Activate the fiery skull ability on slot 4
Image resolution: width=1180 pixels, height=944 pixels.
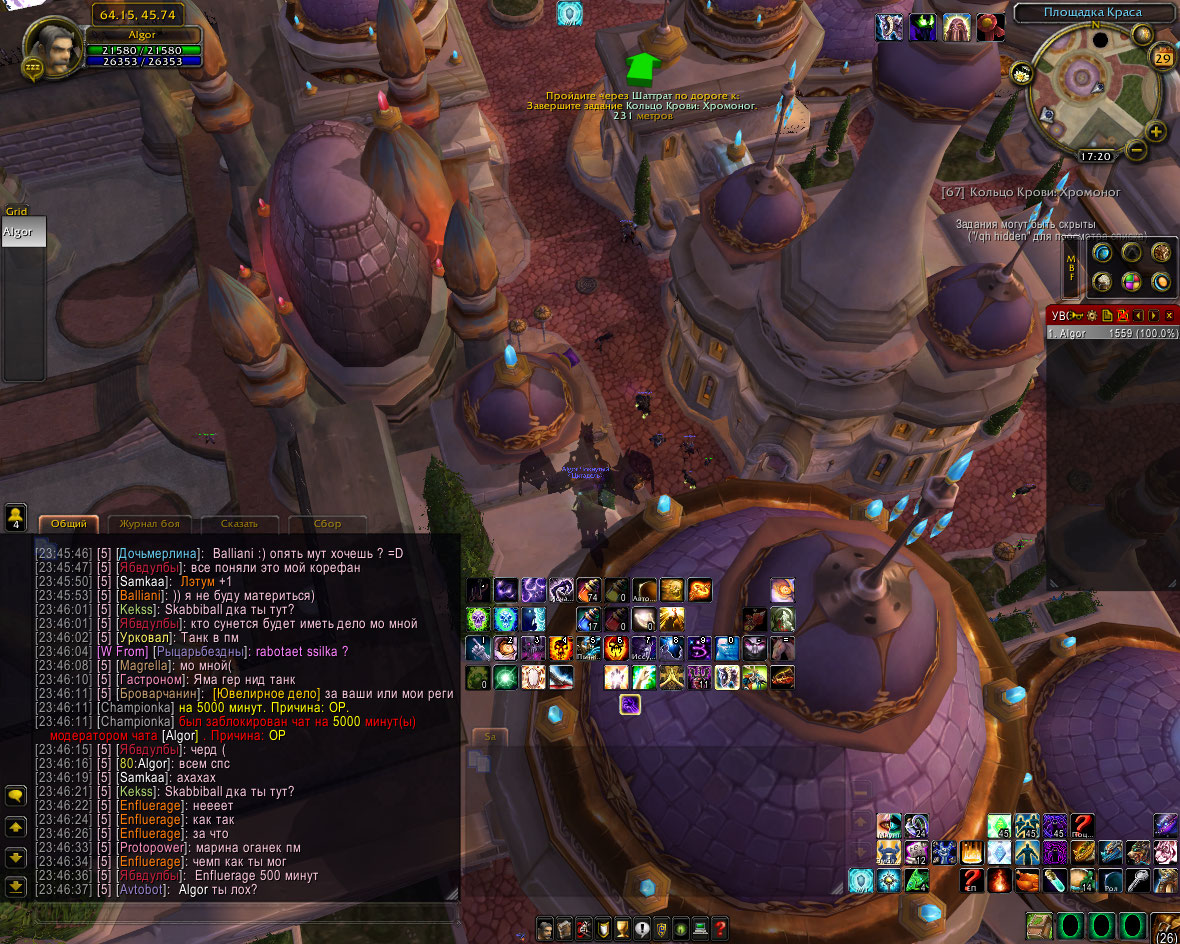[562, 647]
